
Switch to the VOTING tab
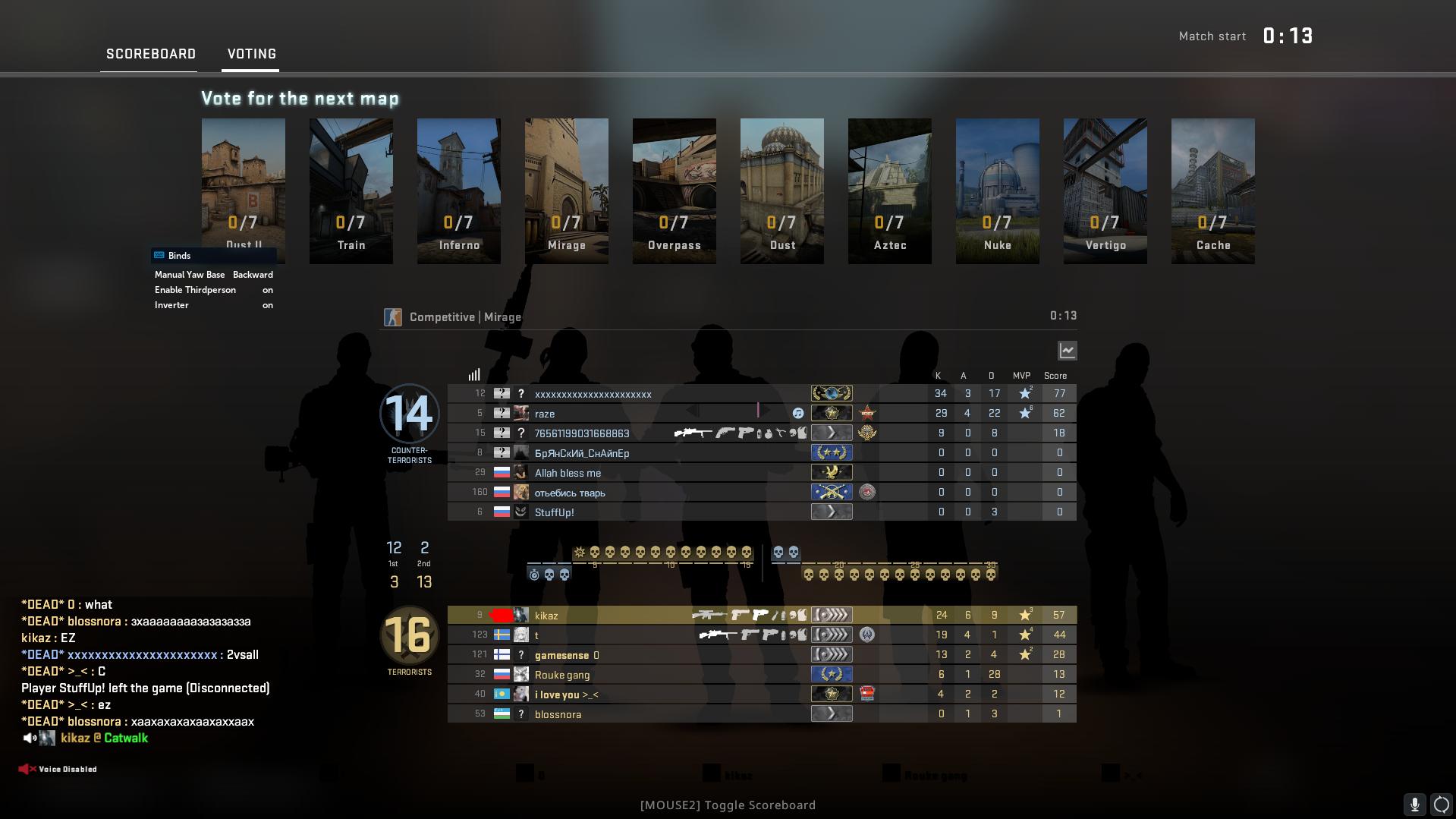click(x=250, y=53)
